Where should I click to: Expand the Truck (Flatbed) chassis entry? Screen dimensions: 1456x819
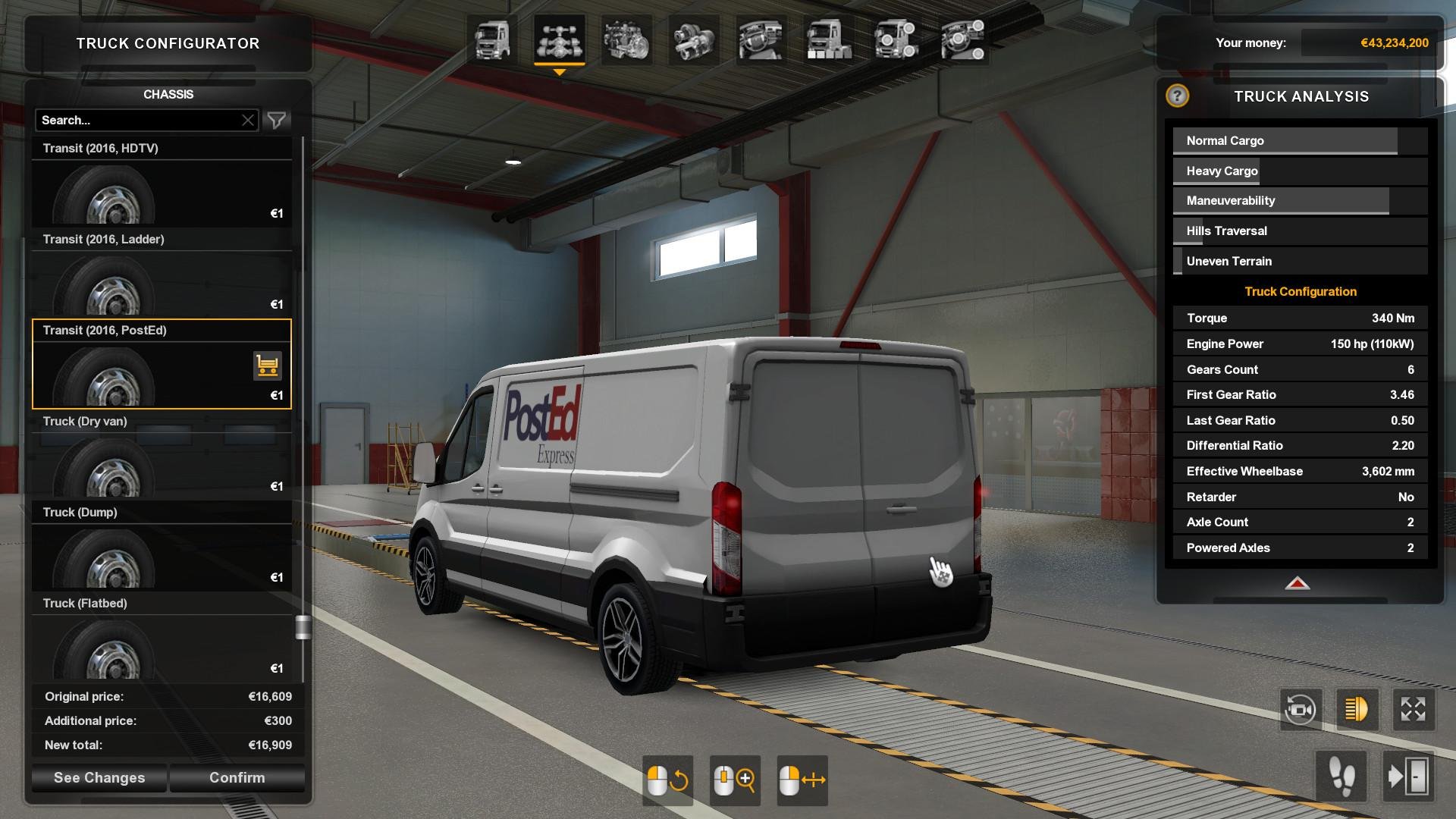pyautogui.click(x=162, y=603)
